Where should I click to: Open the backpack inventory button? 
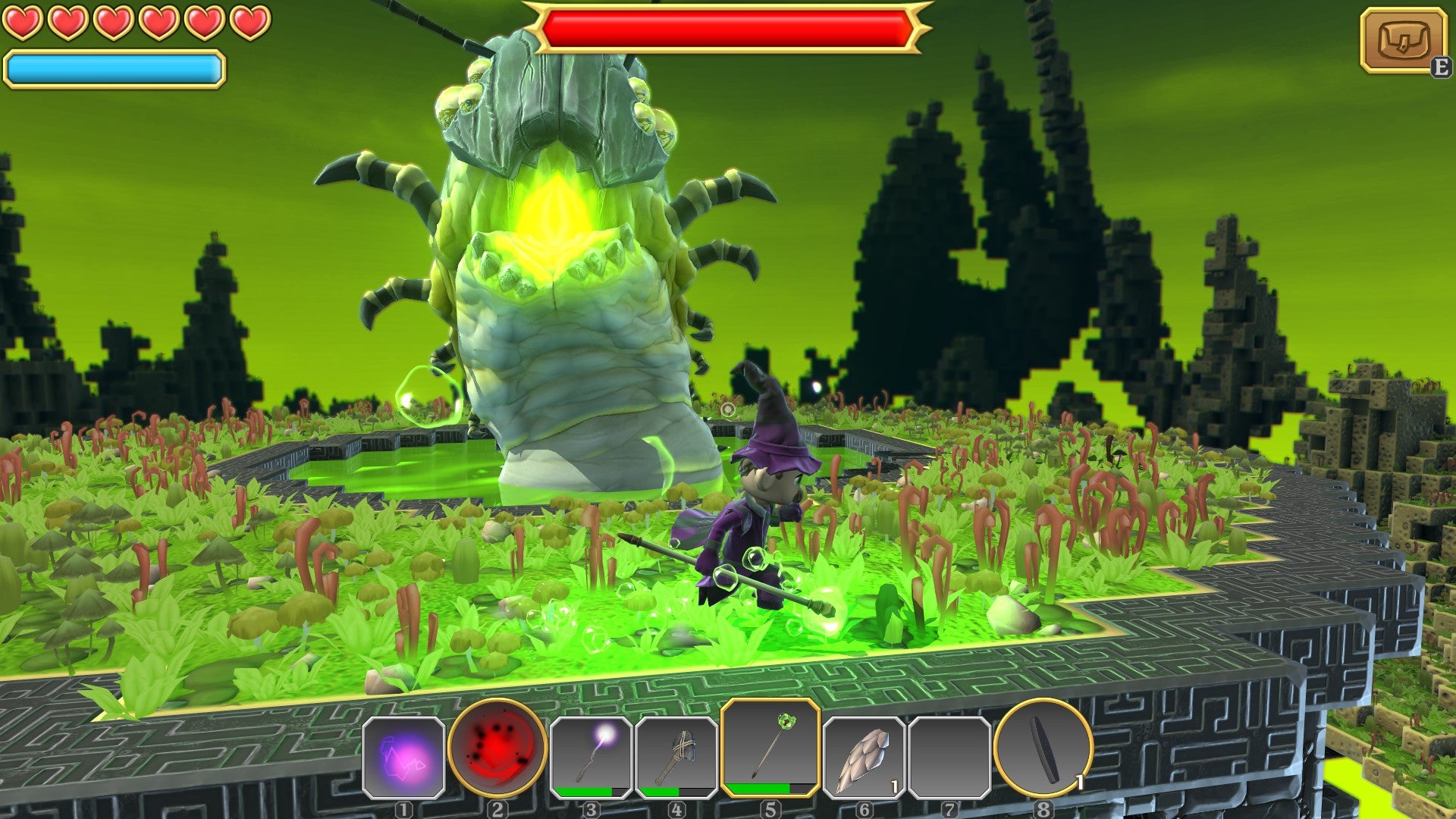(x=1403, y=40)
